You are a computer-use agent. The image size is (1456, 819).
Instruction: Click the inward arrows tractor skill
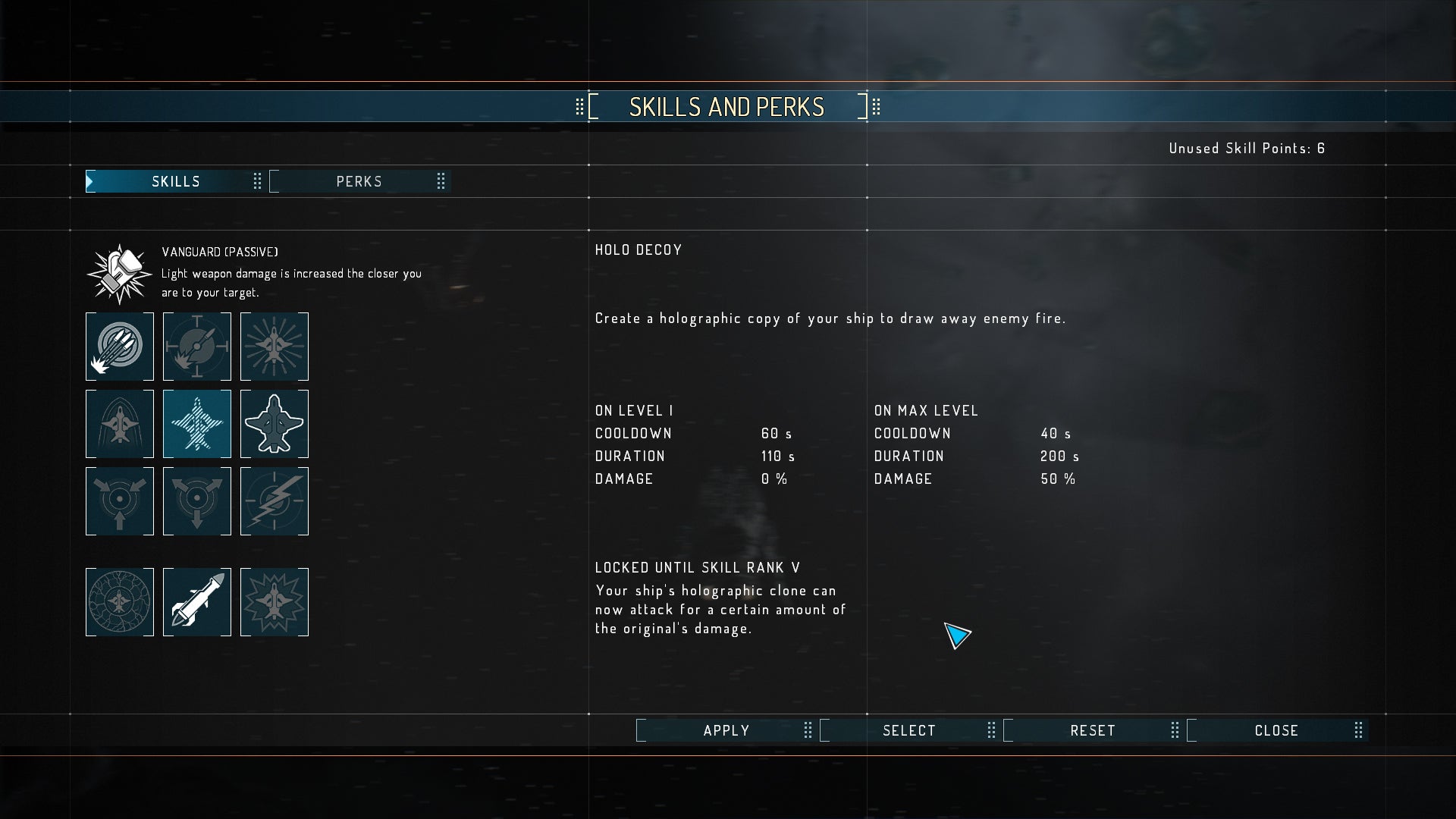pos(119,500)
